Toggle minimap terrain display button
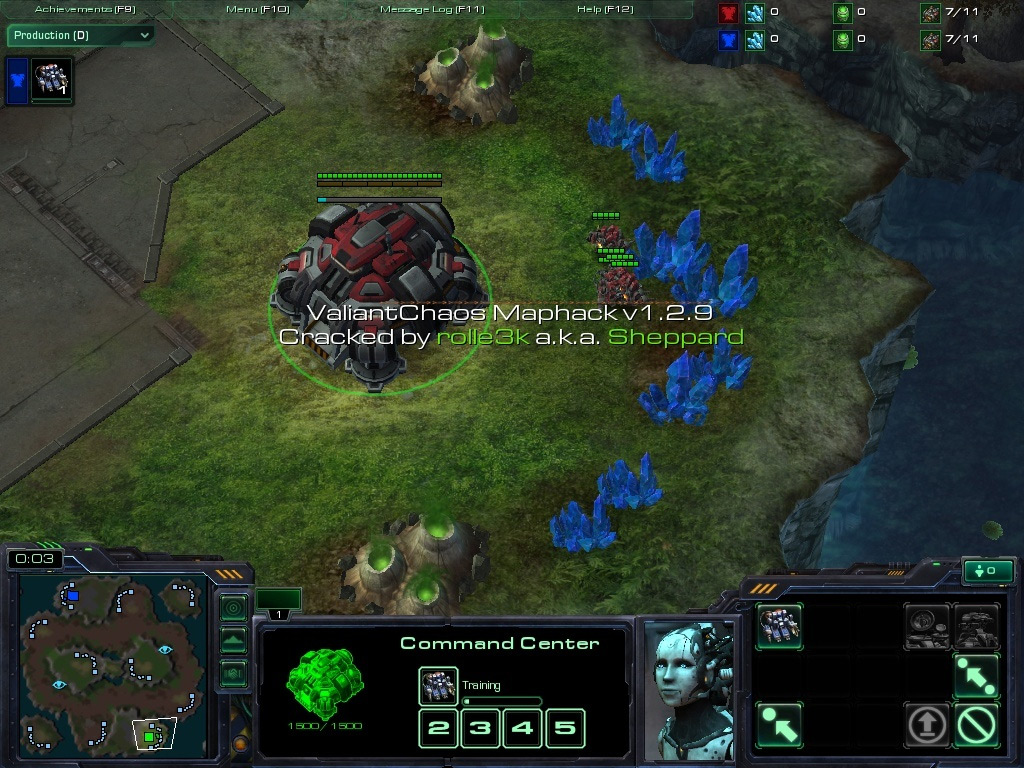1024x768 pixels. click(x=233, y=640)
